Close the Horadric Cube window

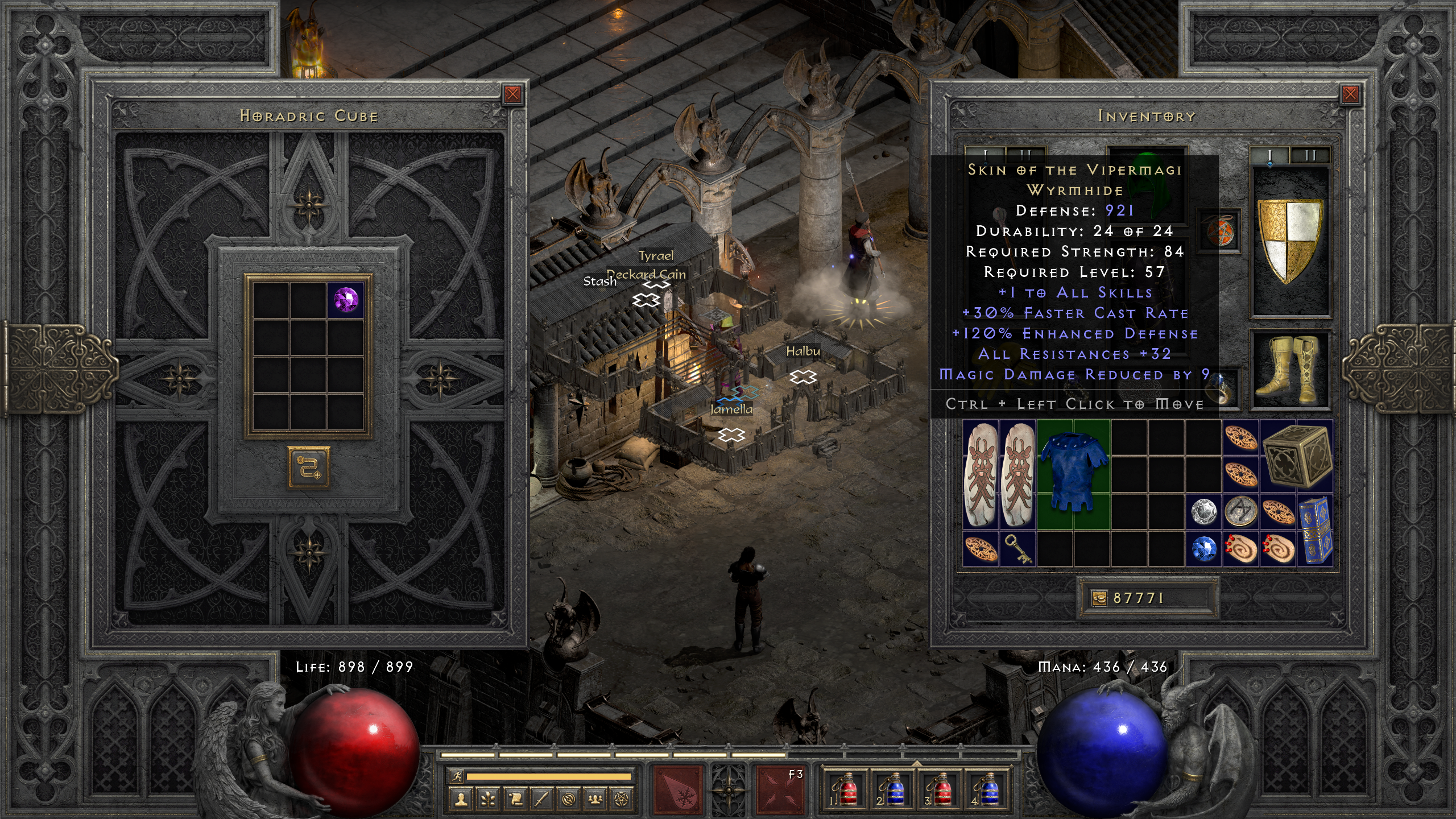coord(512,94)
